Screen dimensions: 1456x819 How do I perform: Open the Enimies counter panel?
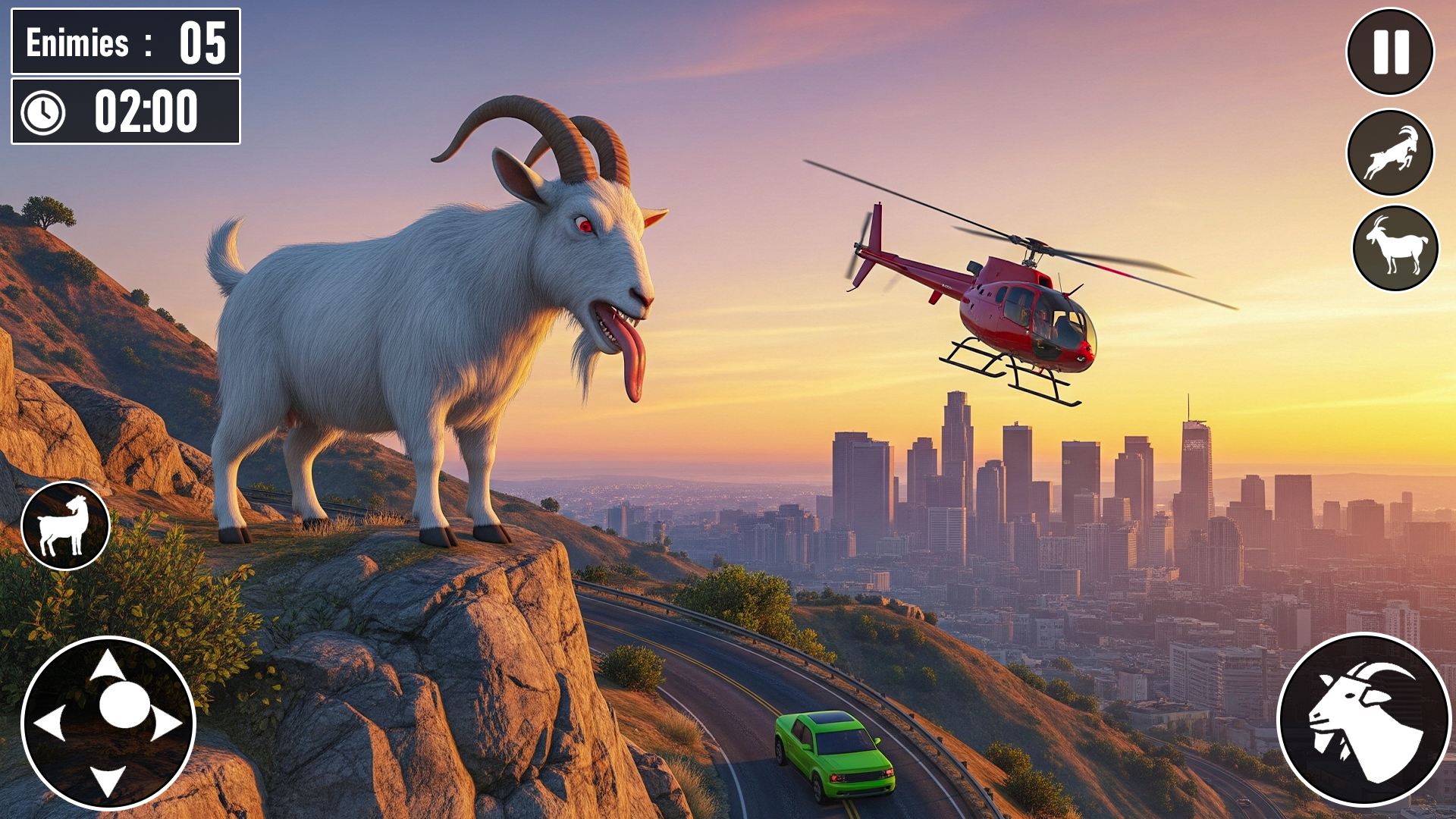coord(125,42)
